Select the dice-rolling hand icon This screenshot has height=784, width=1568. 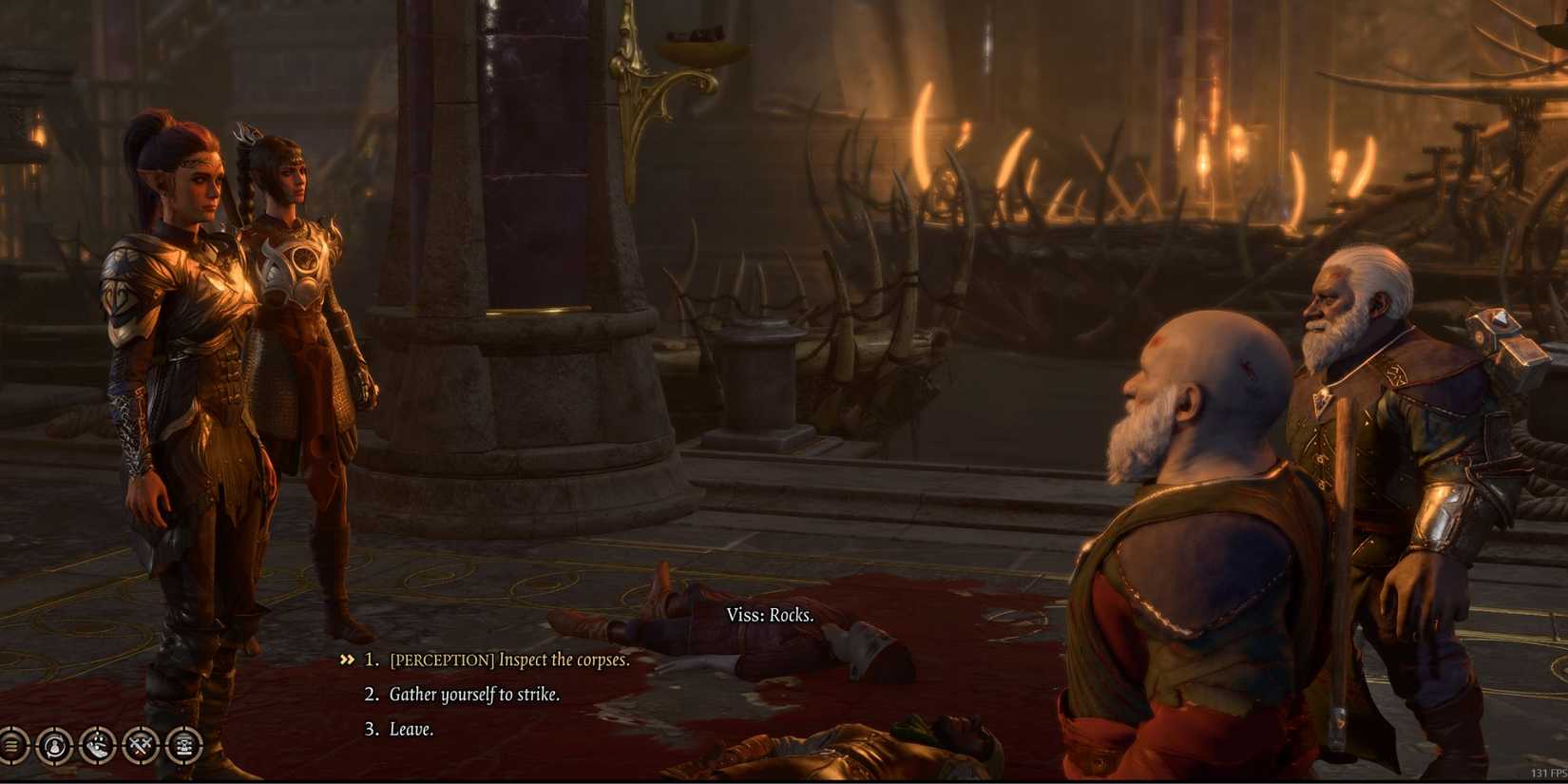click(x=97, y=745)
